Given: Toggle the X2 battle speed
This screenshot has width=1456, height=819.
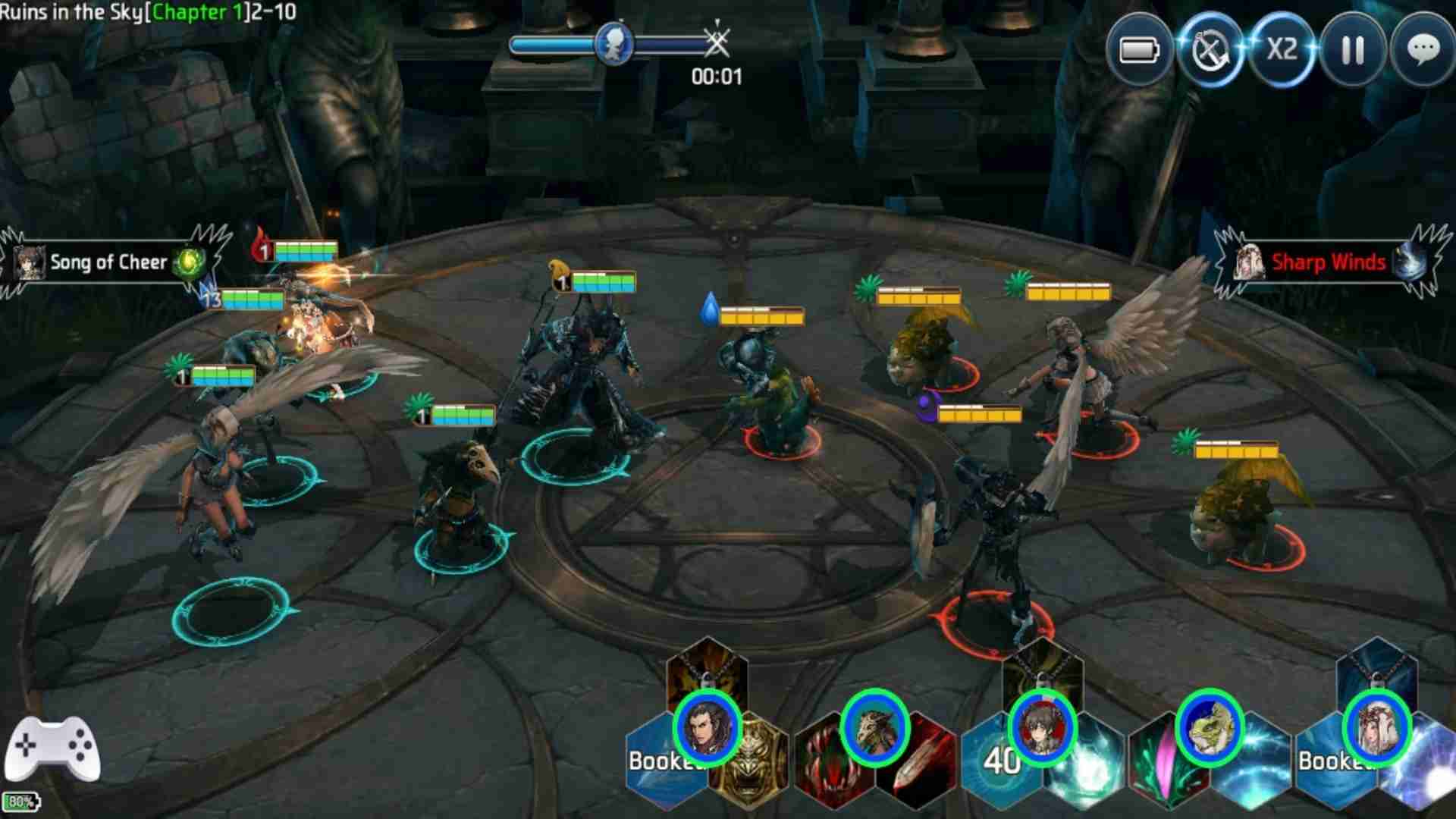Looking at the screenshot, I should click(1282, 51).
